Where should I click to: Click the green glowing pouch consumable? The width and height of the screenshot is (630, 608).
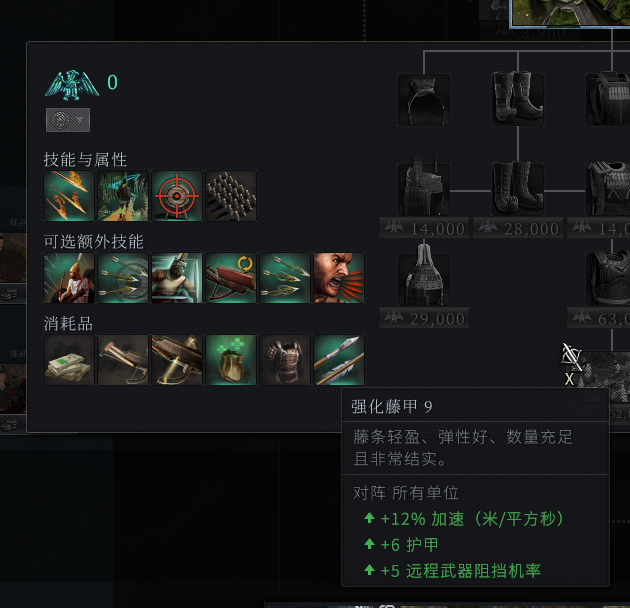click(x=231, y=360)
